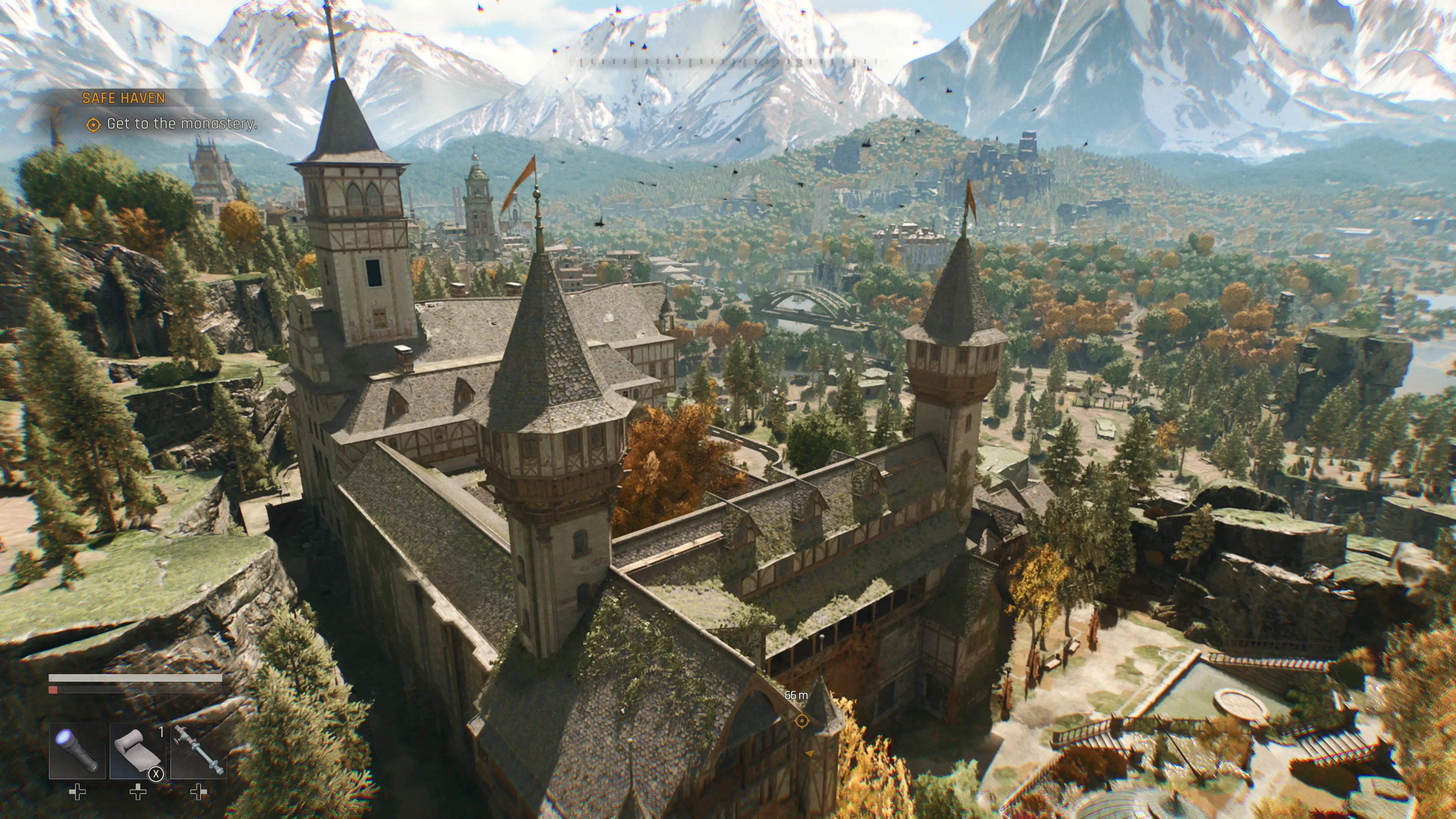
Task: Click the 66 m objective waypoint marker
Action: click(x=802, y=721)
